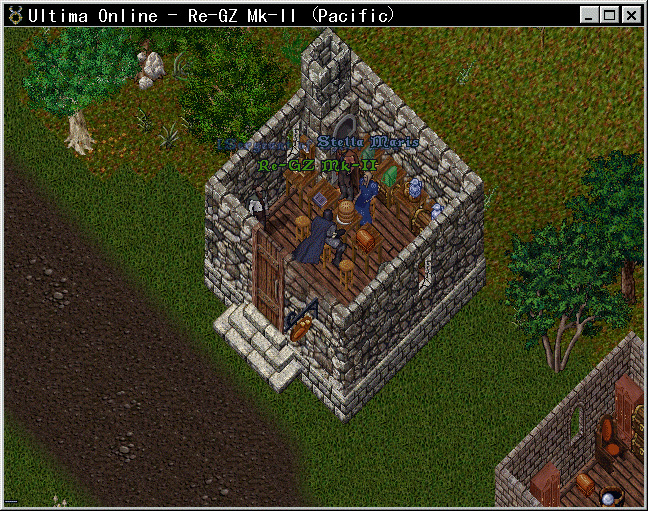Close the Ultima Online window
648x511 pixels.
point(632,15)
